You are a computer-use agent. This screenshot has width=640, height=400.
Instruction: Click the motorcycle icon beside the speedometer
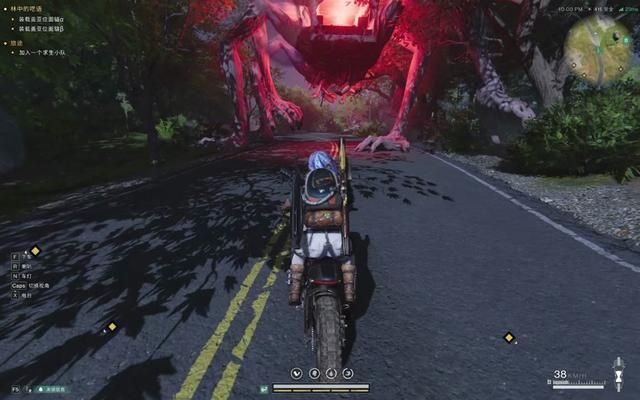pyautogui.click(x=618, y=374)
